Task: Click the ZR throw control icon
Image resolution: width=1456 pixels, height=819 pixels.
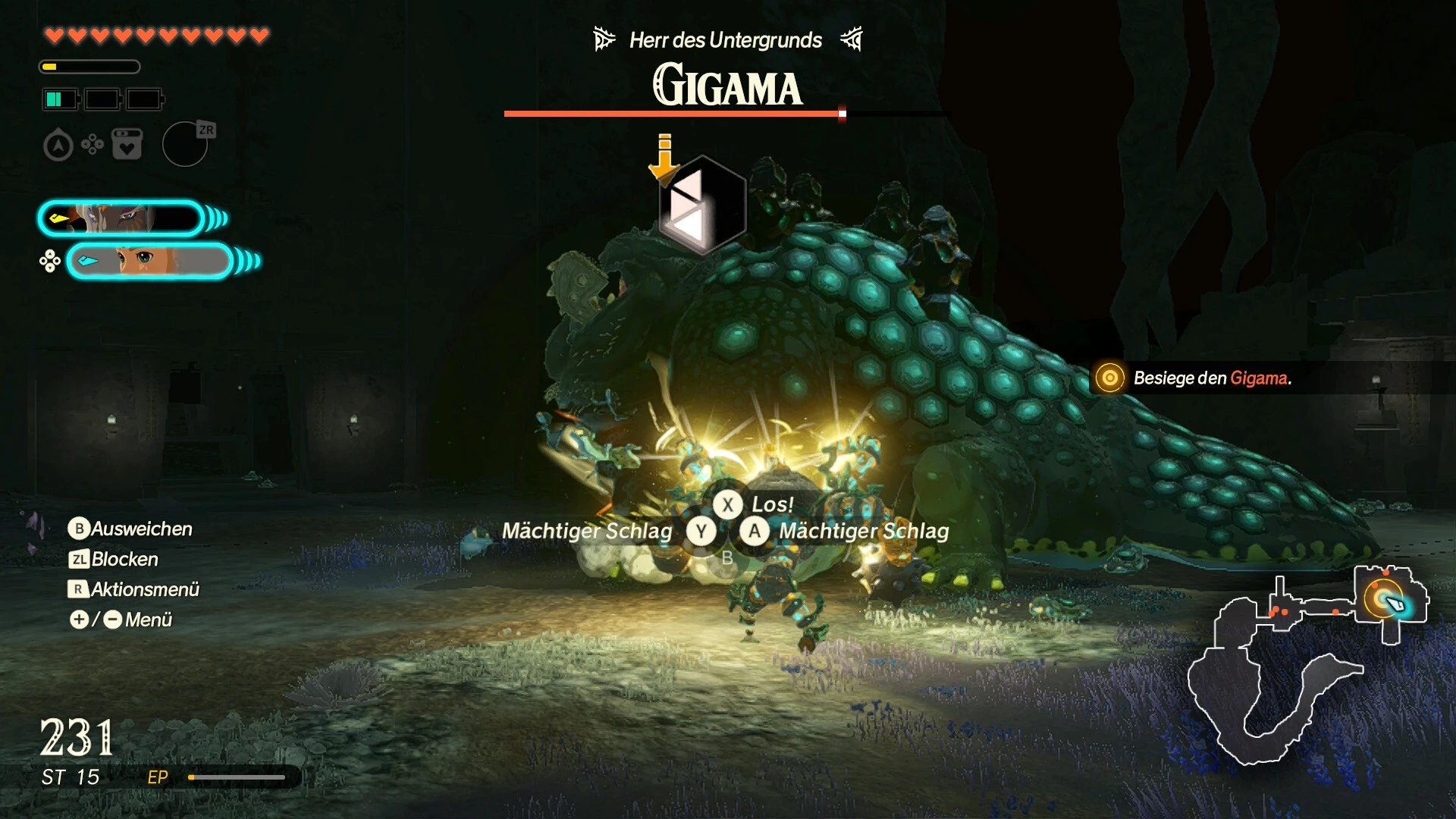Action: [x=185, y=144]
